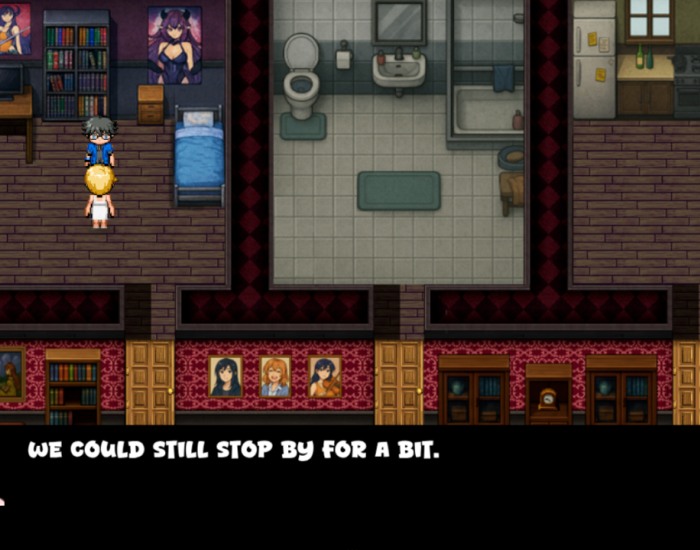Advance the "We could still stop by" dialogue box

[350, 487]
